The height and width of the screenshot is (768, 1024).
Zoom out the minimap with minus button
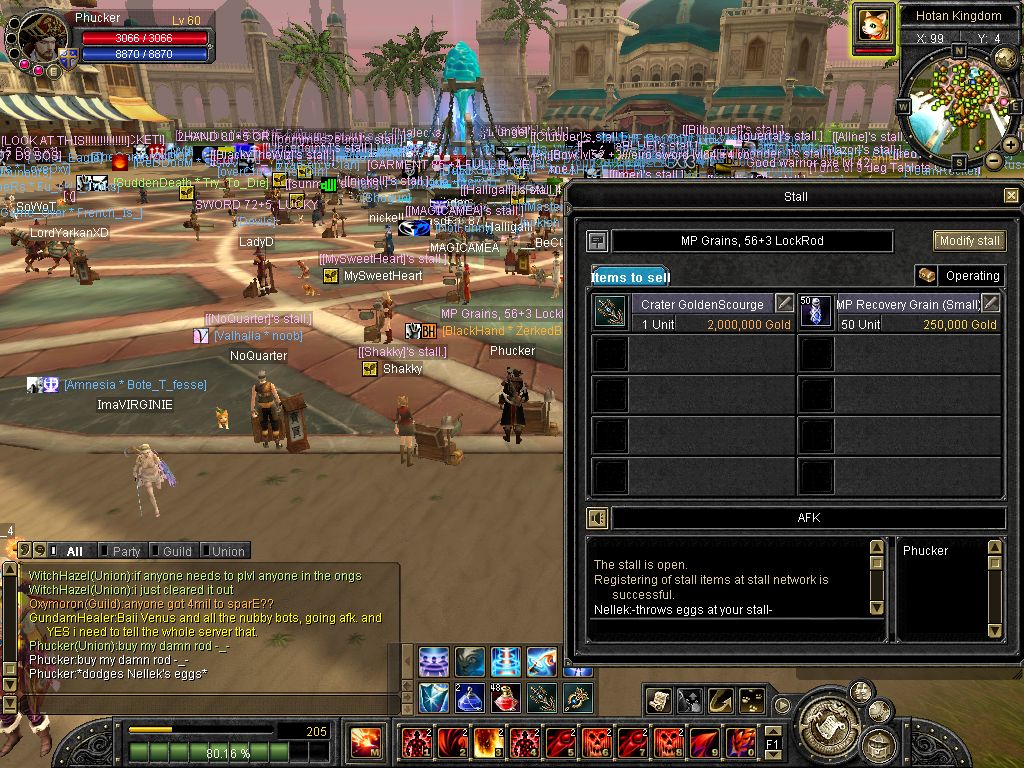click(993, 160)
